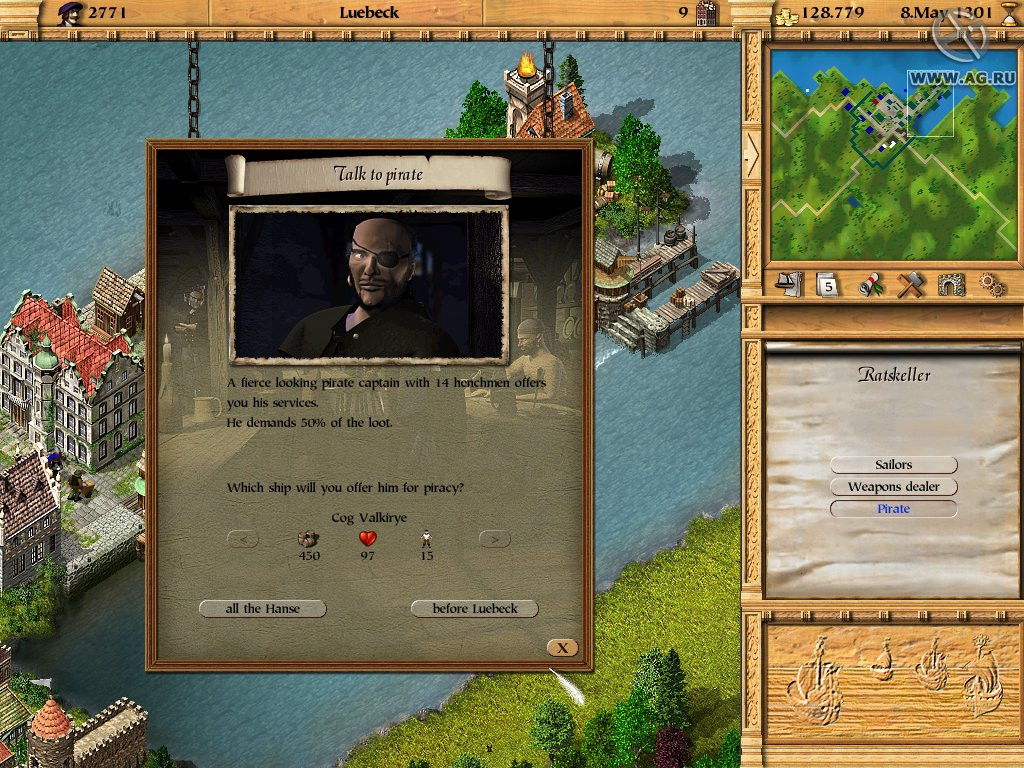Open the Sailors option in Ratskeller
The height and width of the screenshot is (768, 1024).
(894, 465)
